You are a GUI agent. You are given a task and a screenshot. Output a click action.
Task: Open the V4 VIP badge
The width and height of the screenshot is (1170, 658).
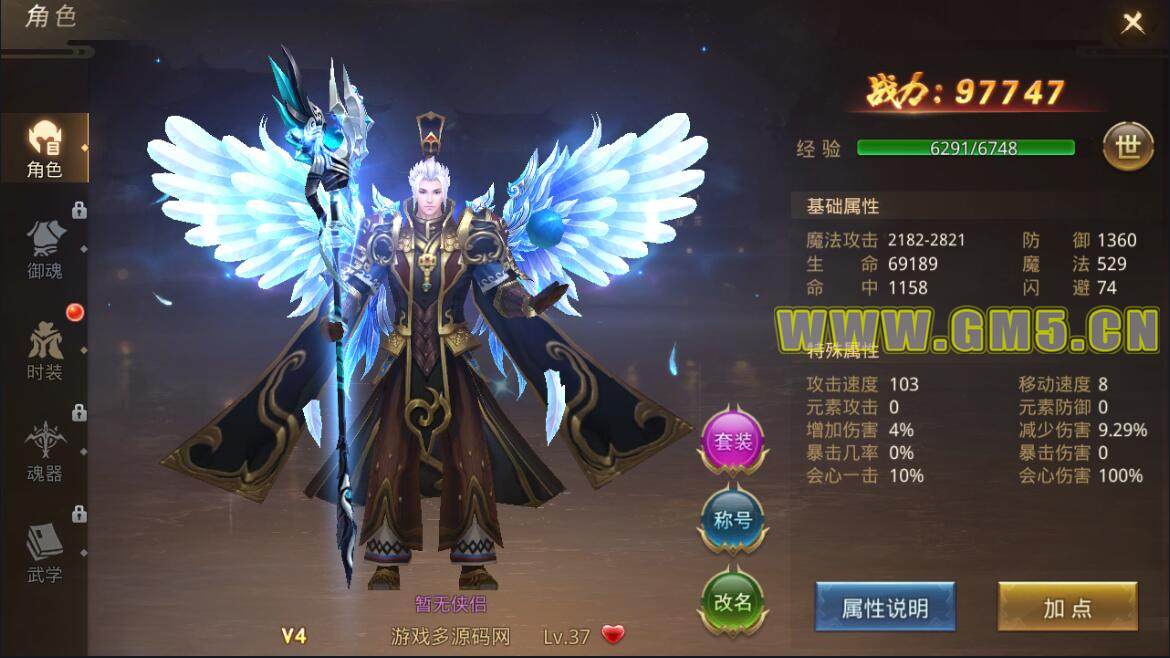pos(293,635)
